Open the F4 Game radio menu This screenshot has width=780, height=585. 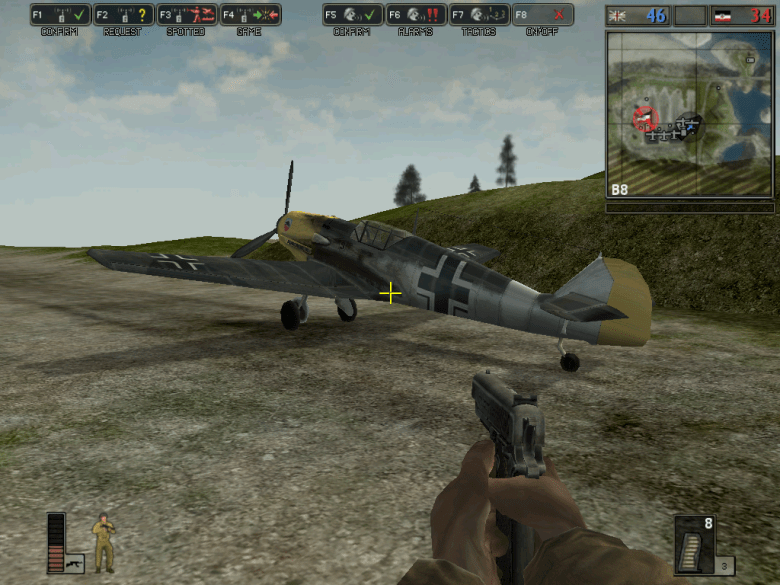click(249, 15)
